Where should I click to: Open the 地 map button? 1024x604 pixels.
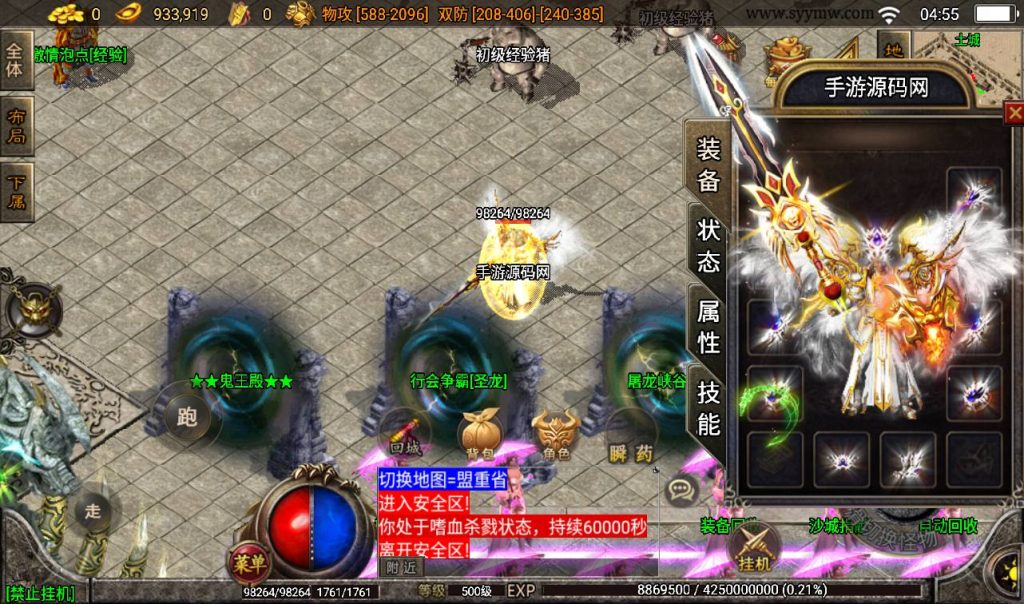pos(893,48)
